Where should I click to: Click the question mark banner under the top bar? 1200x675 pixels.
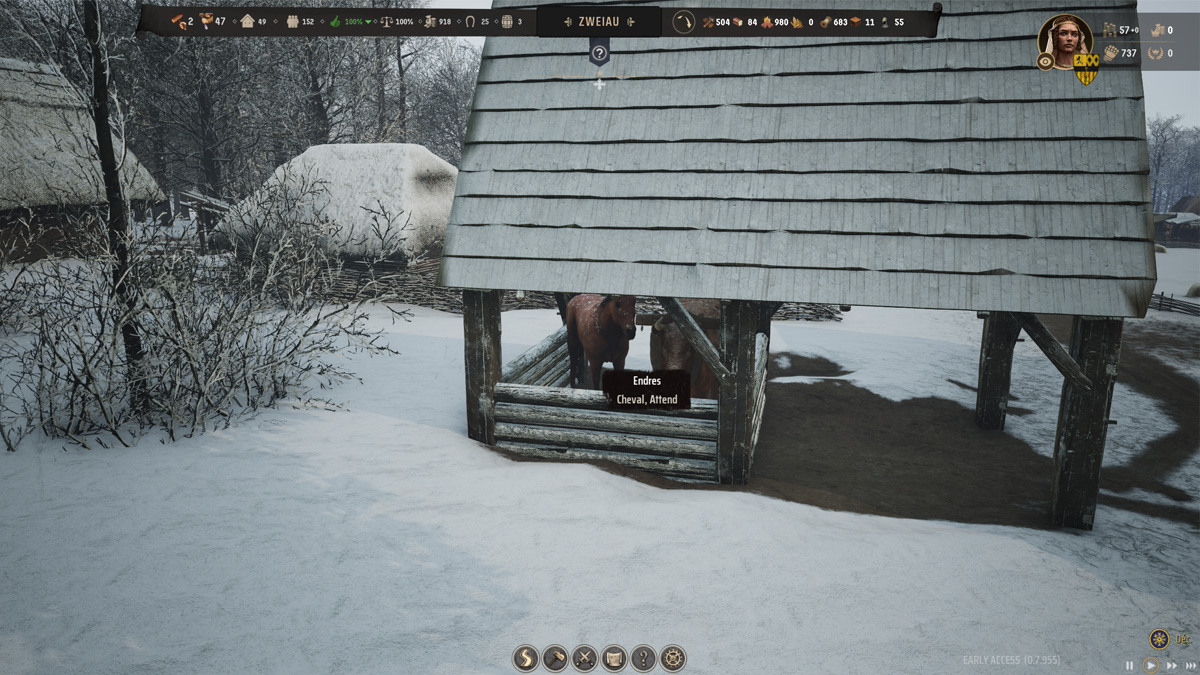(x=599, y=53)
